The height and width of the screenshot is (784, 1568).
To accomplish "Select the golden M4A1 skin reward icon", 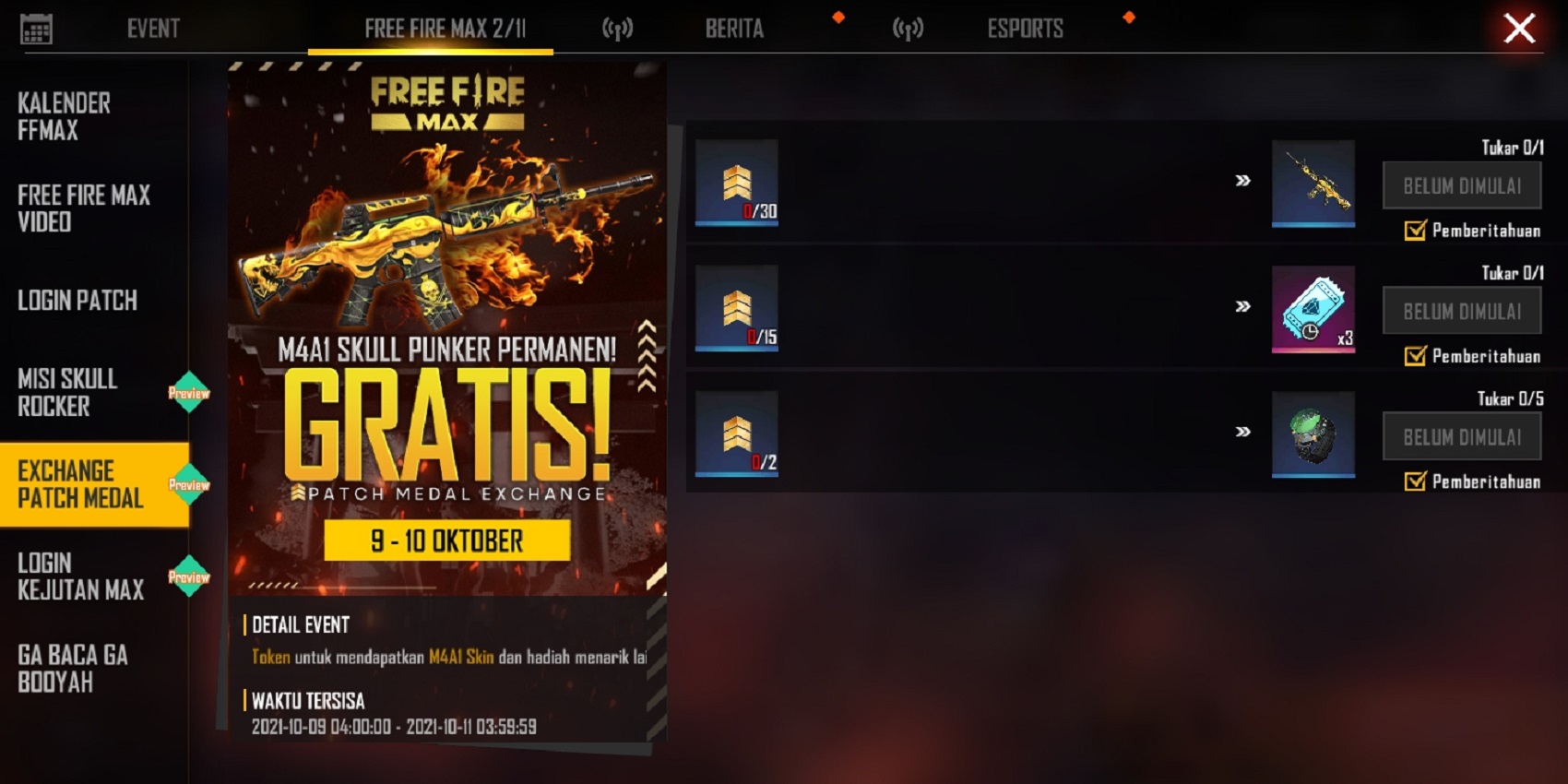I will tap(1313, 184).
